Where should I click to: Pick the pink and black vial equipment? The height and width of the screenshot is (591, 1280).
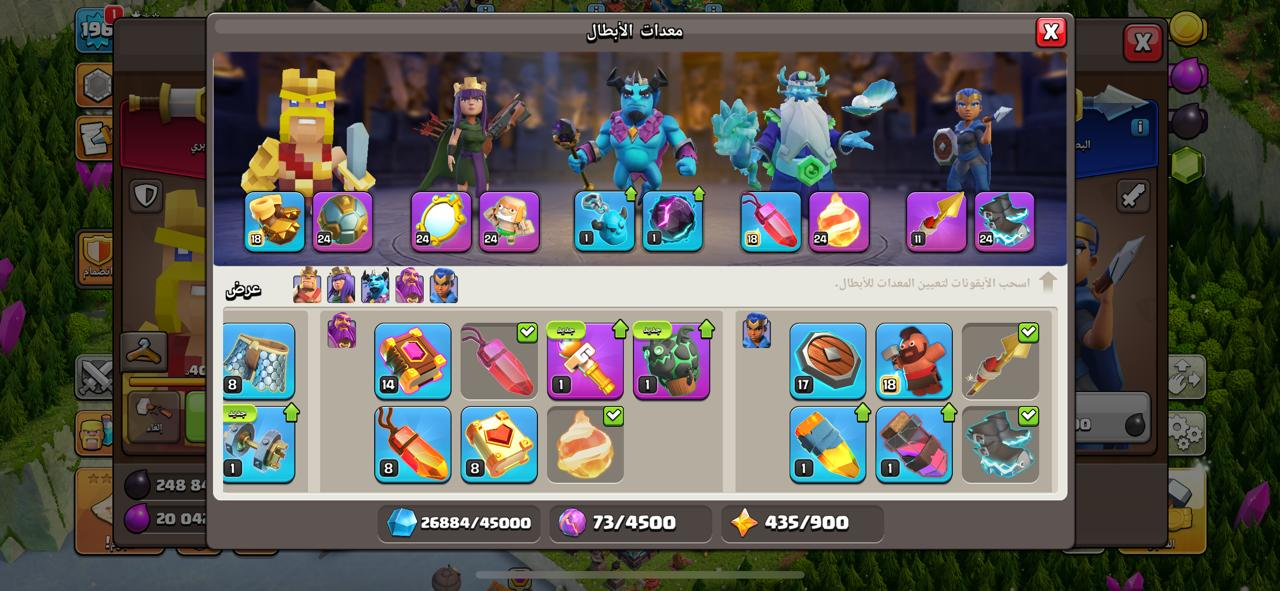(914, 444)
